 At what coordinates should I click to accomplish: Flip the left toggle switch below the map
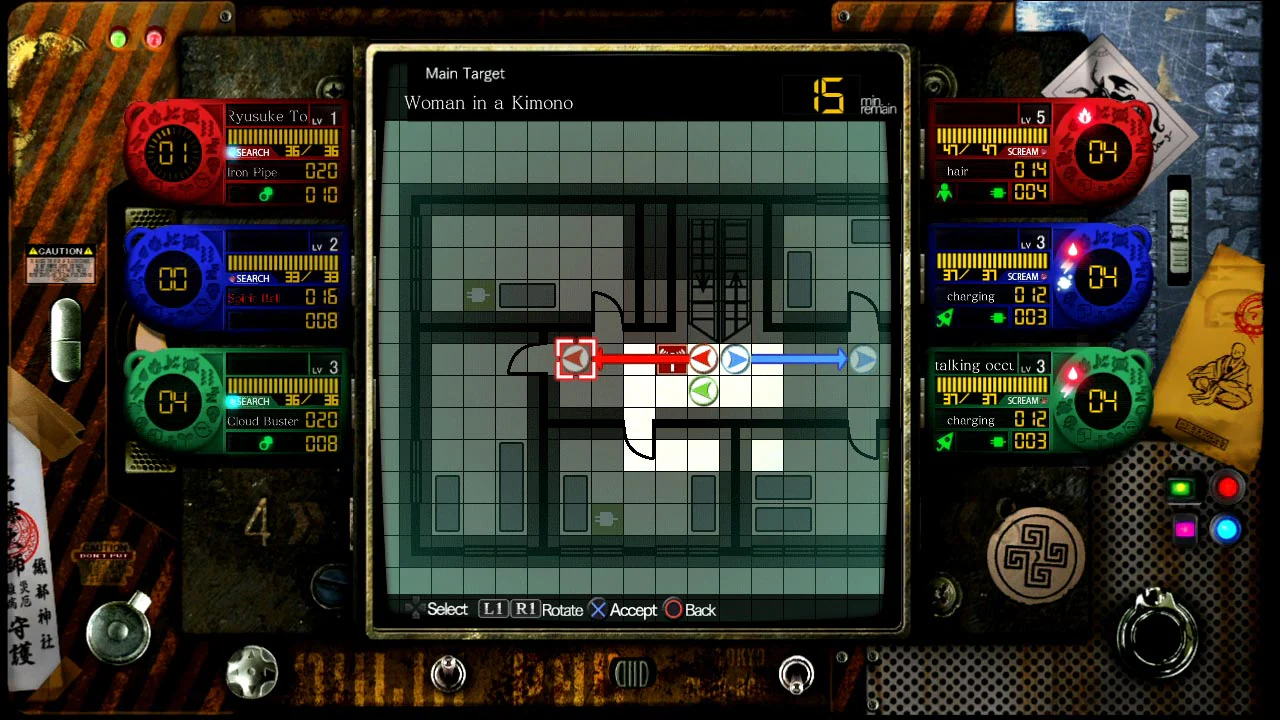click(x=448, y=674)
